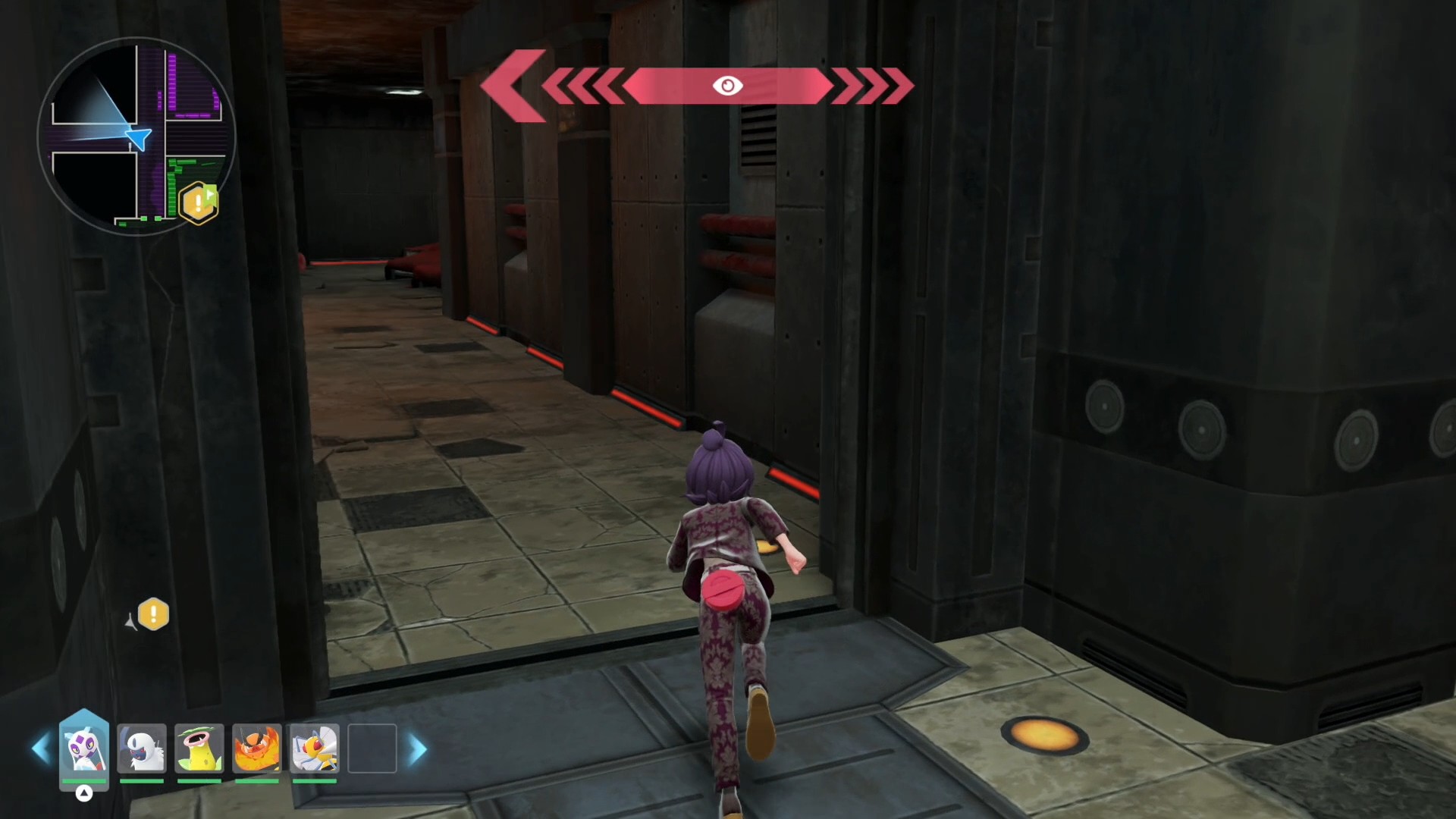Viewport: 1456px width, 819px height.
Task: Choose Victreebel from the party bar
Action: coord(199,748)
